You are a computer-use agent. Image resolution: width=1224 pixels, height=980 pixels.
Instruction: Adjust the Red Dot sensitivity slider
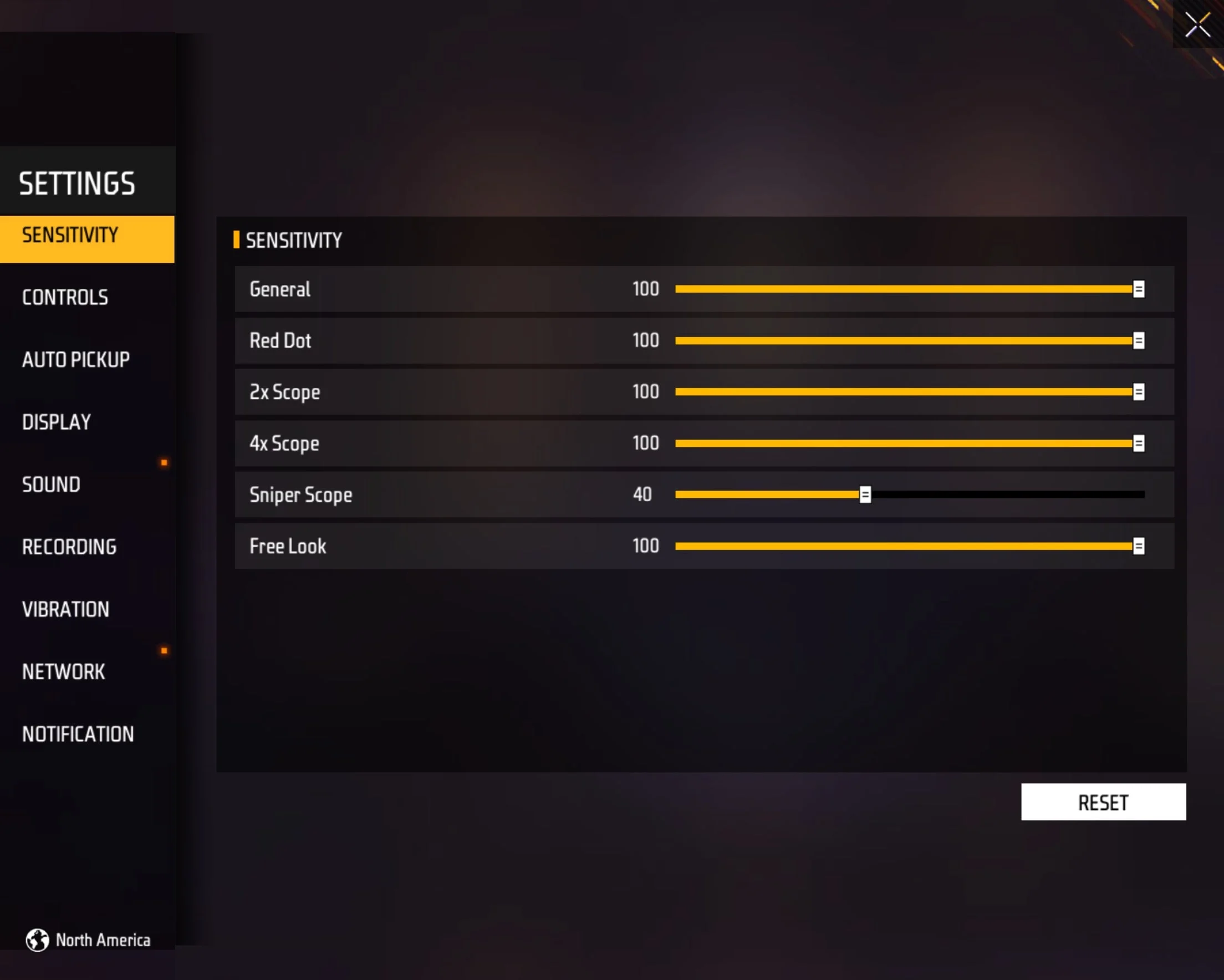click(1139, 341)
